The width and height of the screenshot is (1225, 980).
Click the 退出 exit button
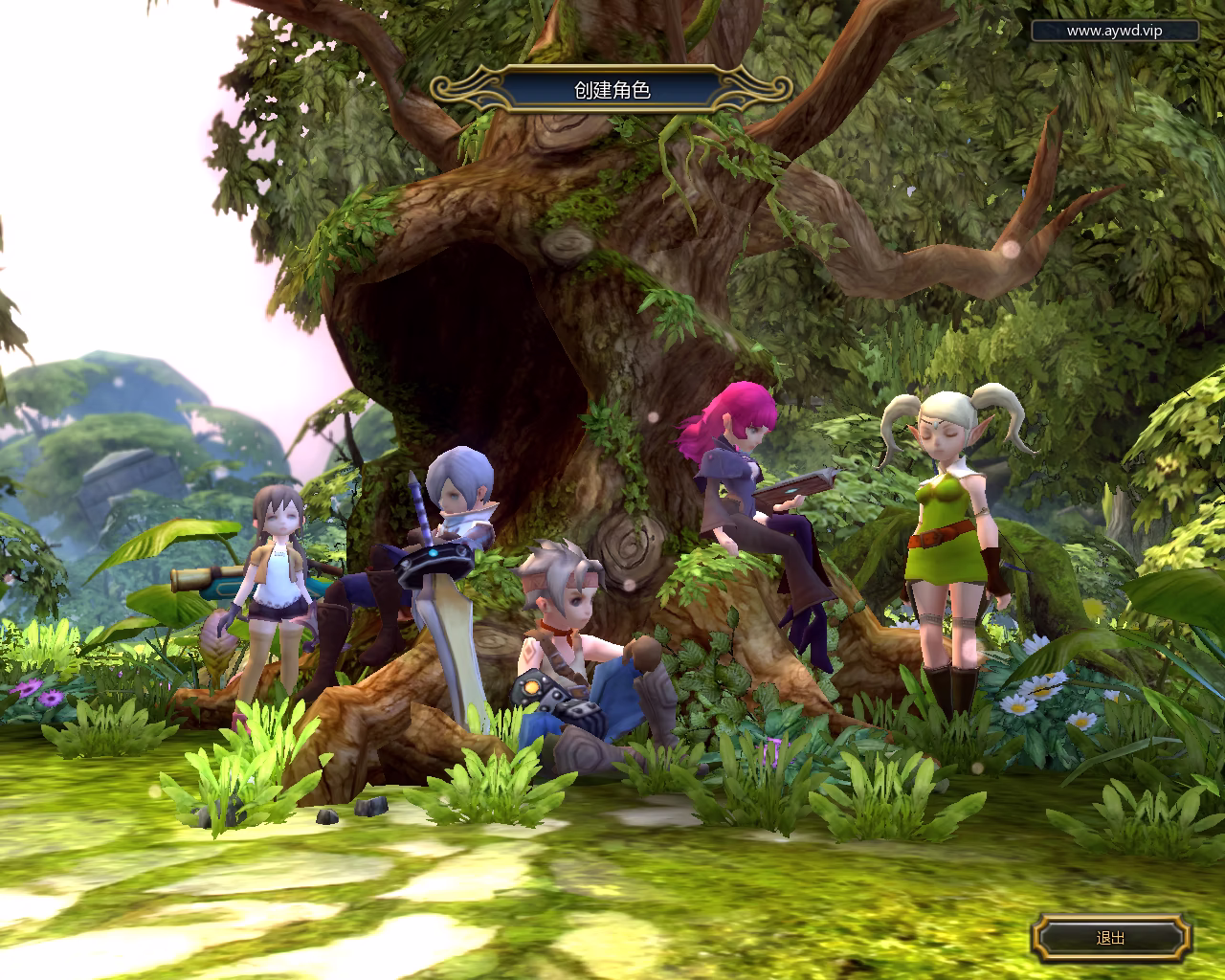[1111, 938]
